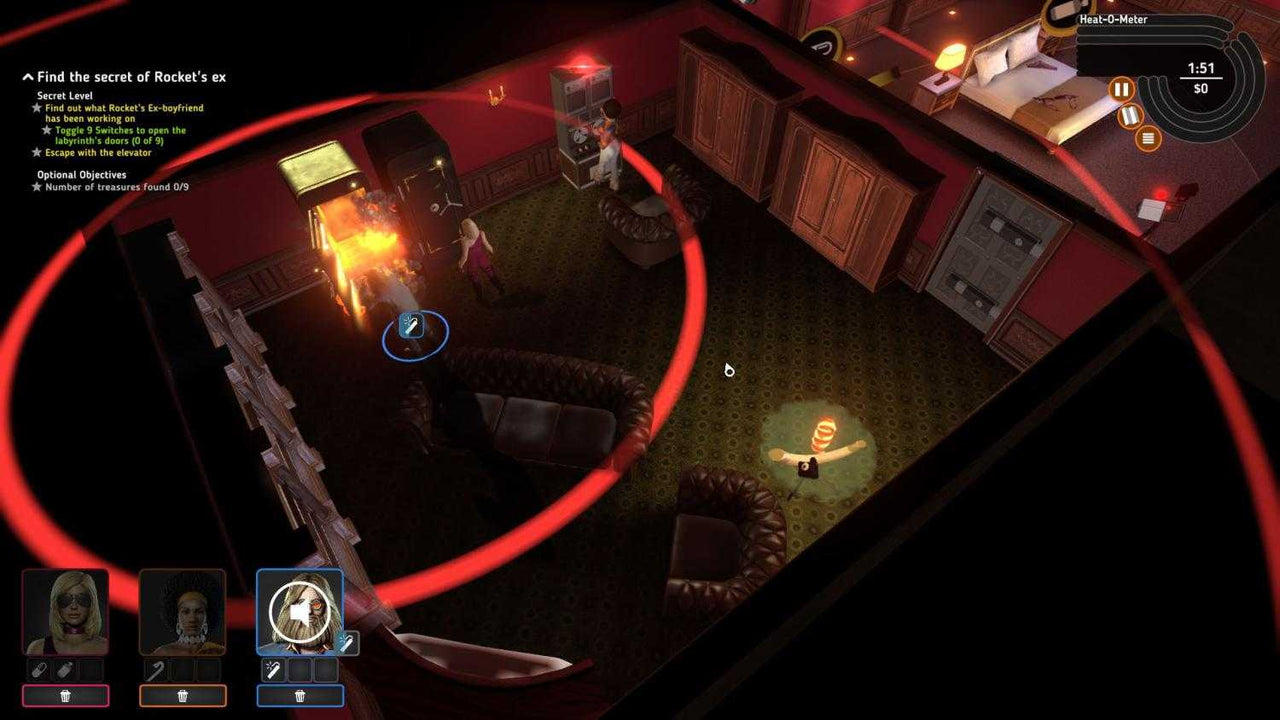Select the crowbar in the second character's inventory
Screen dimensions: 1280x720
pos(153,669)
